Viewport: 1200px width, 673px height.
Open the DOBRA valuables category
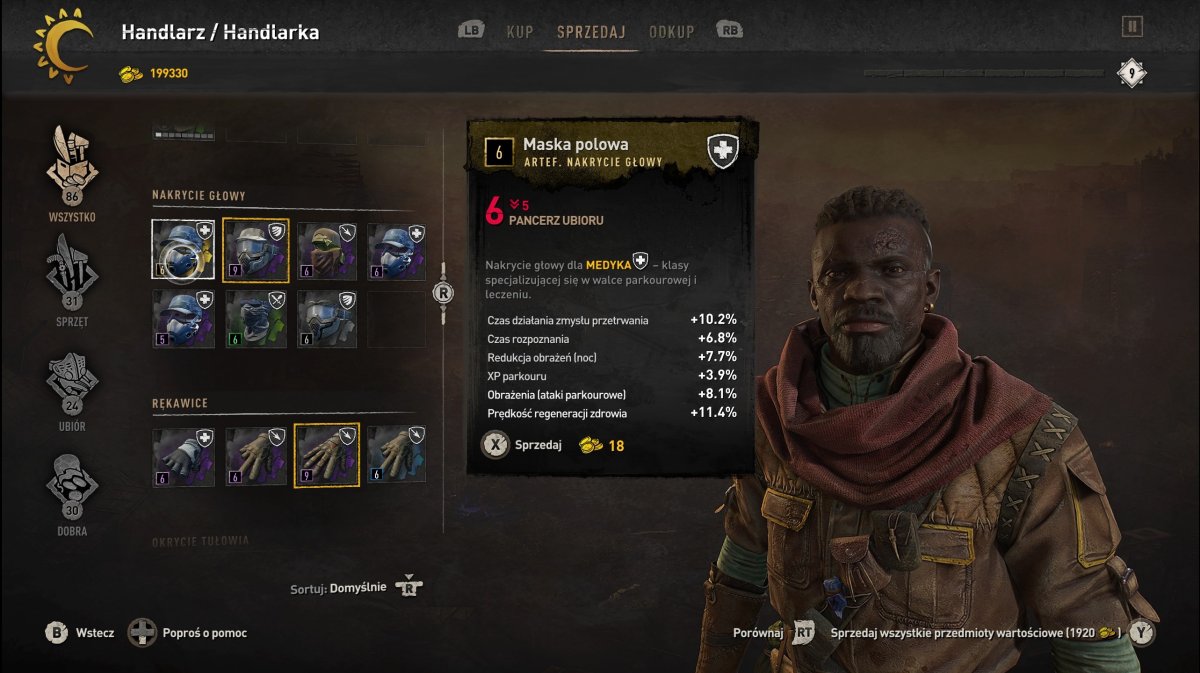click(x=72, y=490)
